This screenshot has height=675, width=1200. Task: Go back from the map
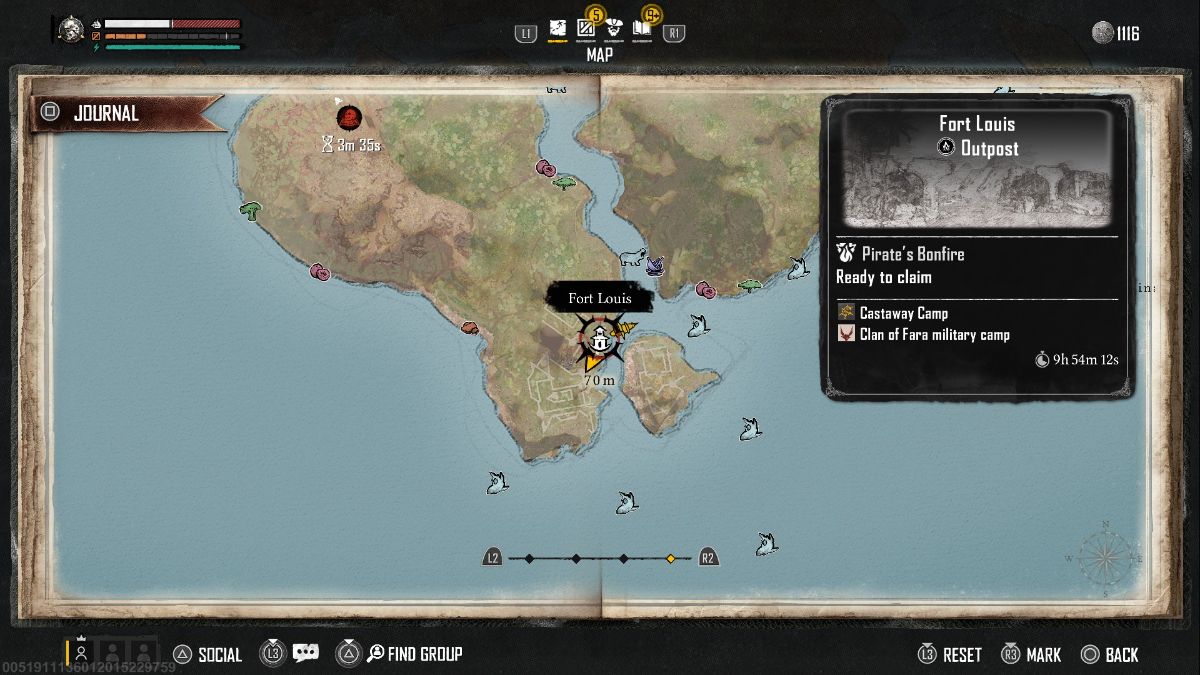coord(1110,655)
